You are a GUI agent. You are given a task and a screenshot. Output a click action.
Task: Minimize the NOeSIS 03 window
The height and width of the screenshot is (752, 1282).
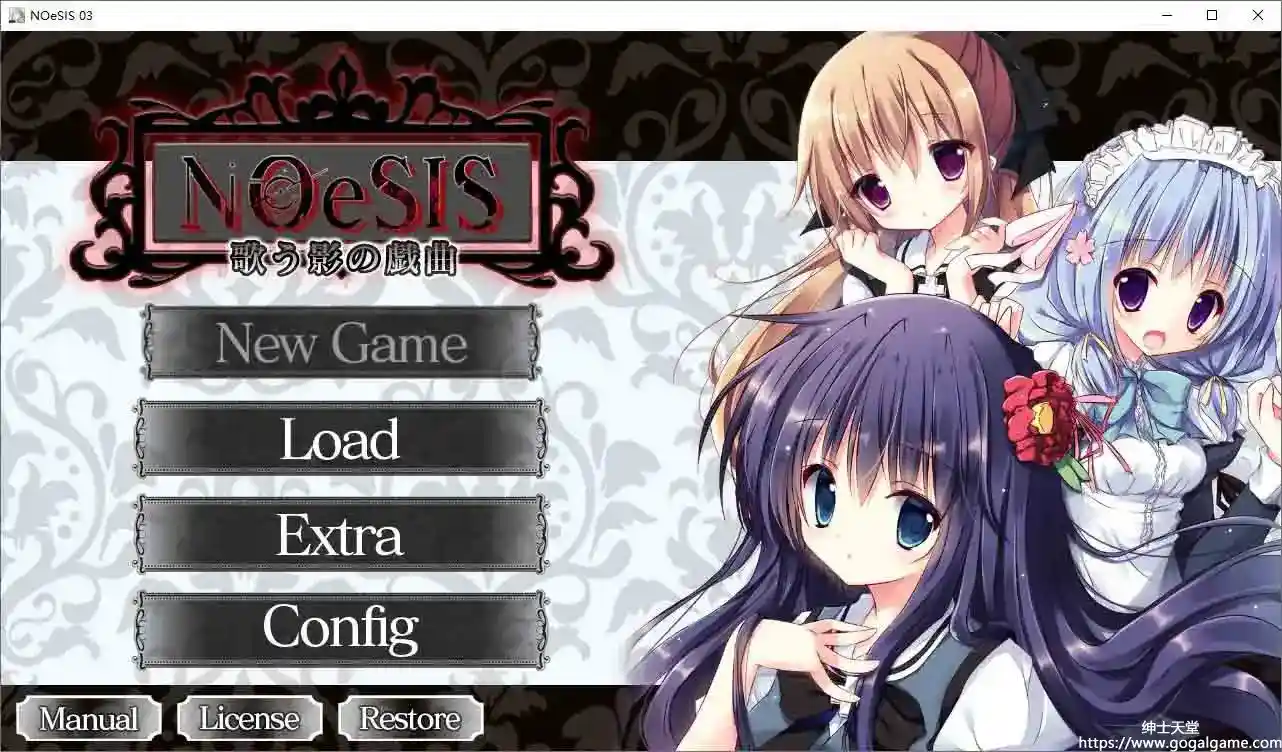tap(1166, 15)
